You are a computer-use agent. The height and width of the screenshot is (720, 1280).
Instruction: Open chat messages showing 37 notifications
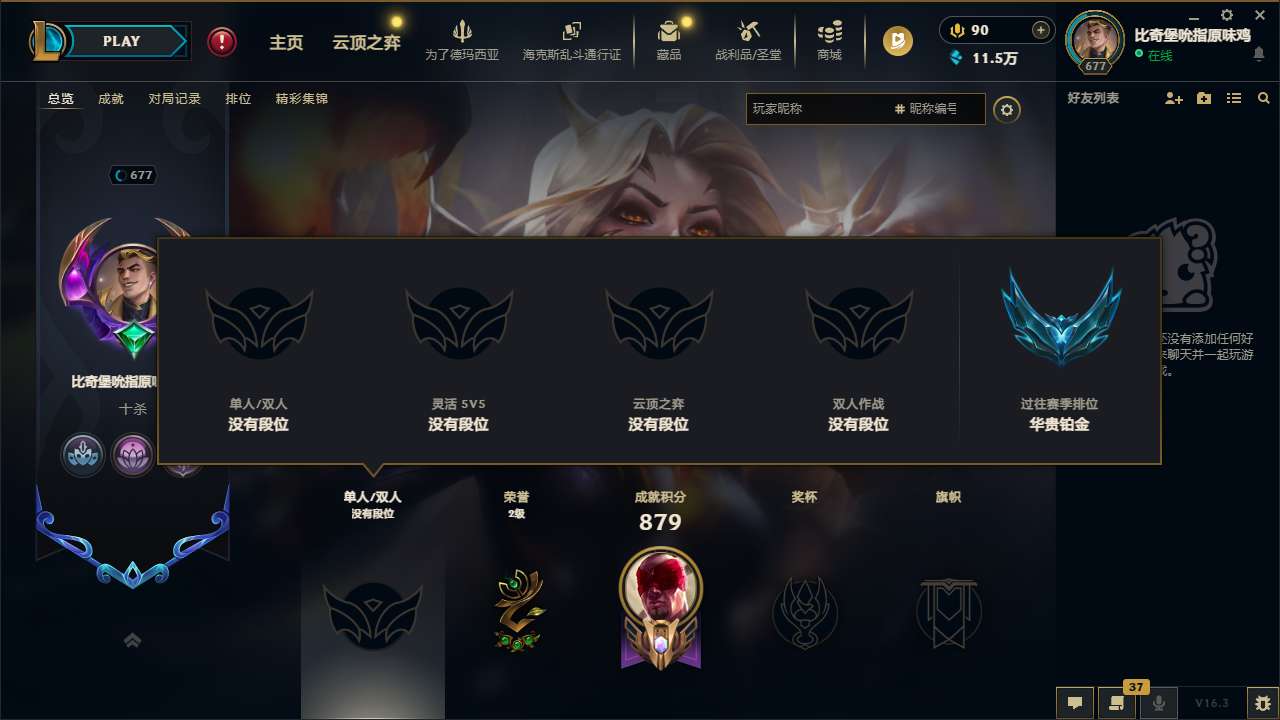(x=1118, y=703)
